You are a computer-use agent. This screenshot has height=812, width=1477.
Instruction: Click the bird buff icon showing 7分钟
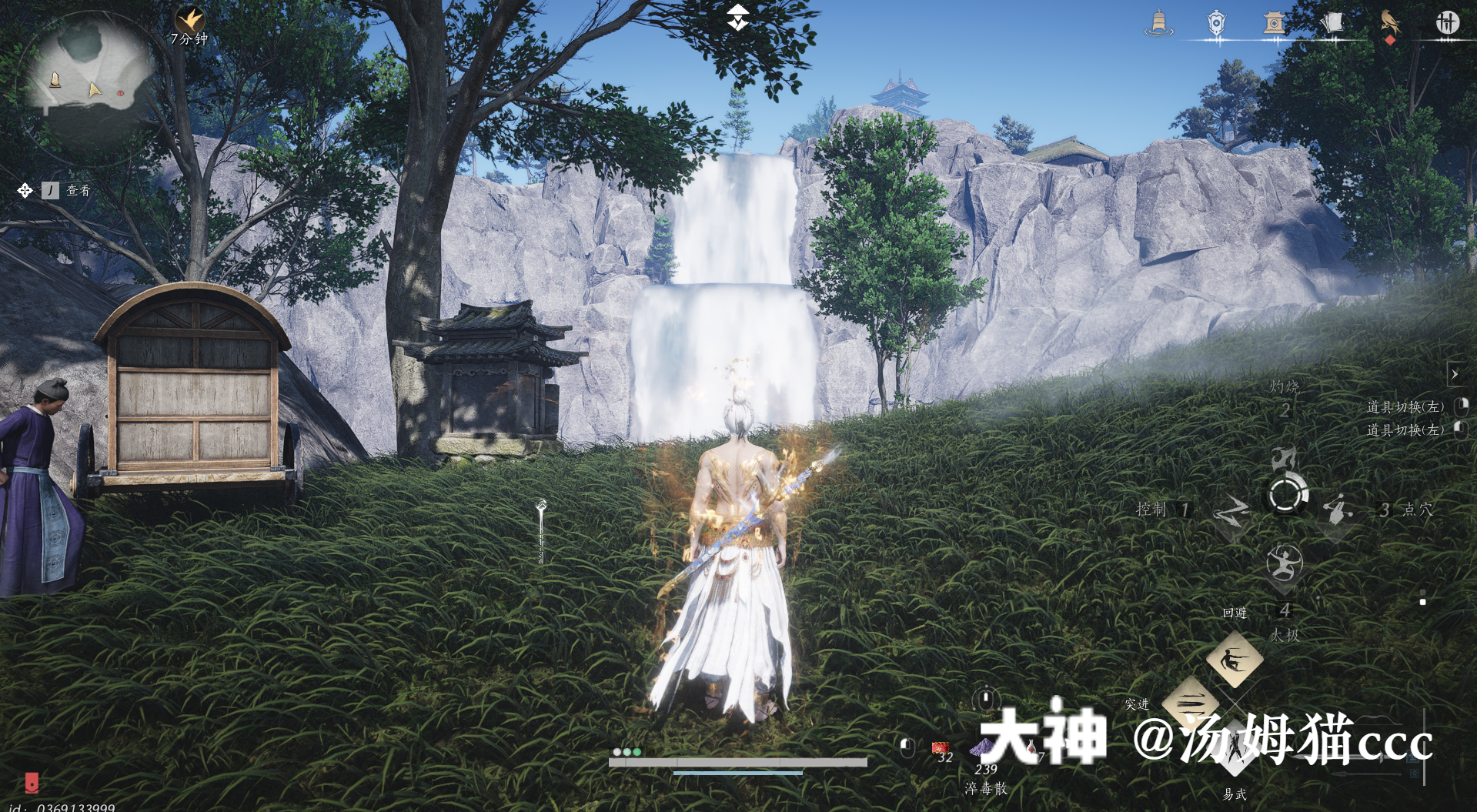pyautogui.click(x=189, y=20)
